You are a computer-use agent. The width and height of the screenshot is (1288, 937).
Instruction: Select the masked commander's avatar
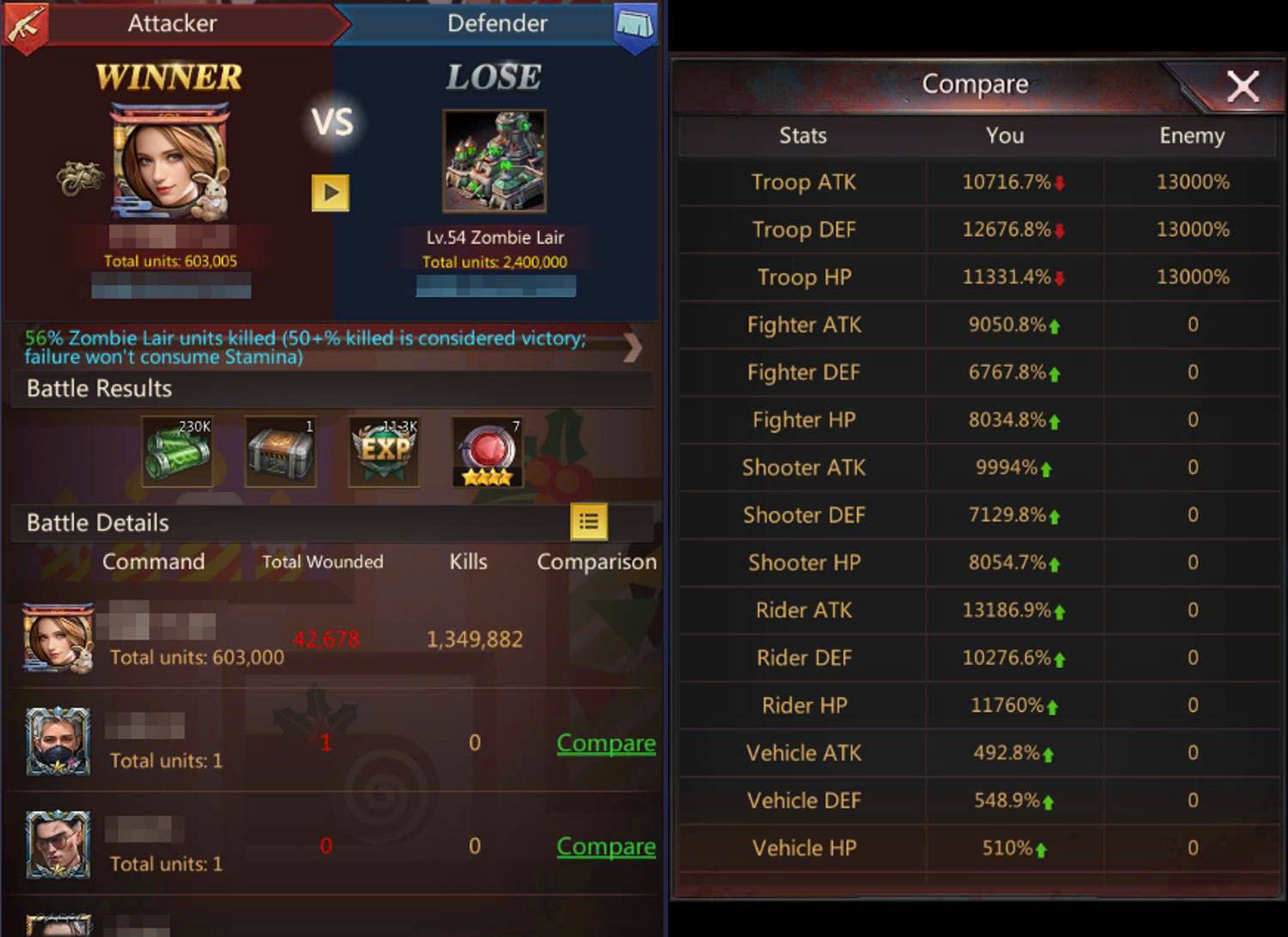pyautogui.click(x=58, y=741)
